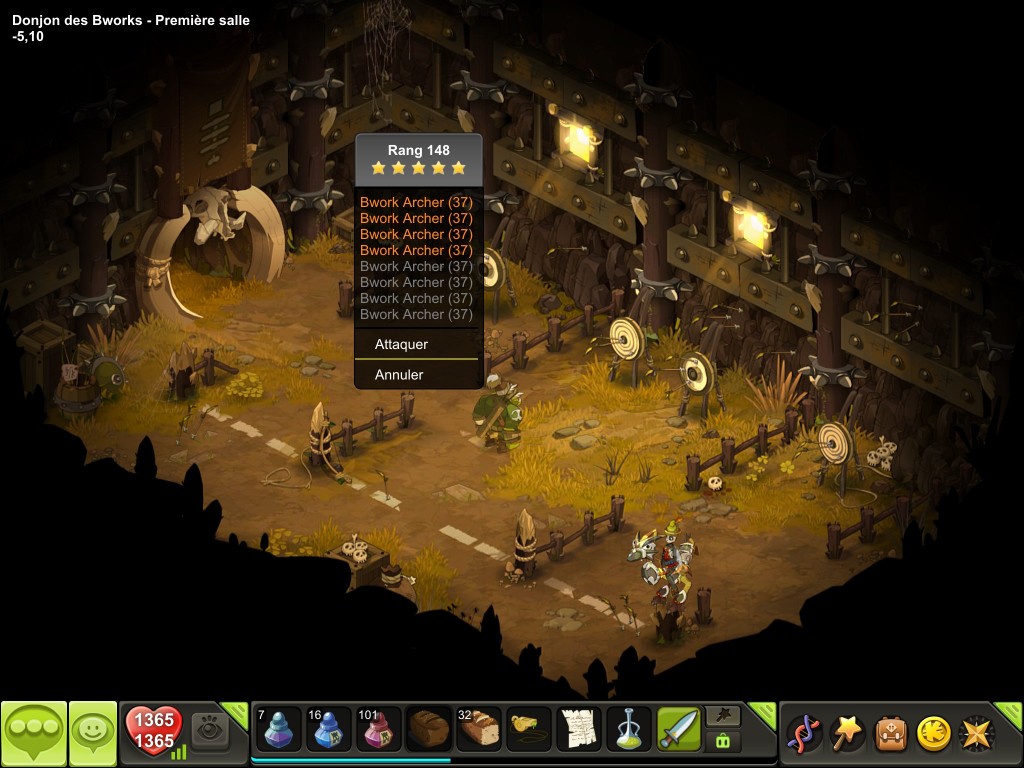Use the green flask item slot
This screenshot has height=768, width=1024.
pos(629,730)
